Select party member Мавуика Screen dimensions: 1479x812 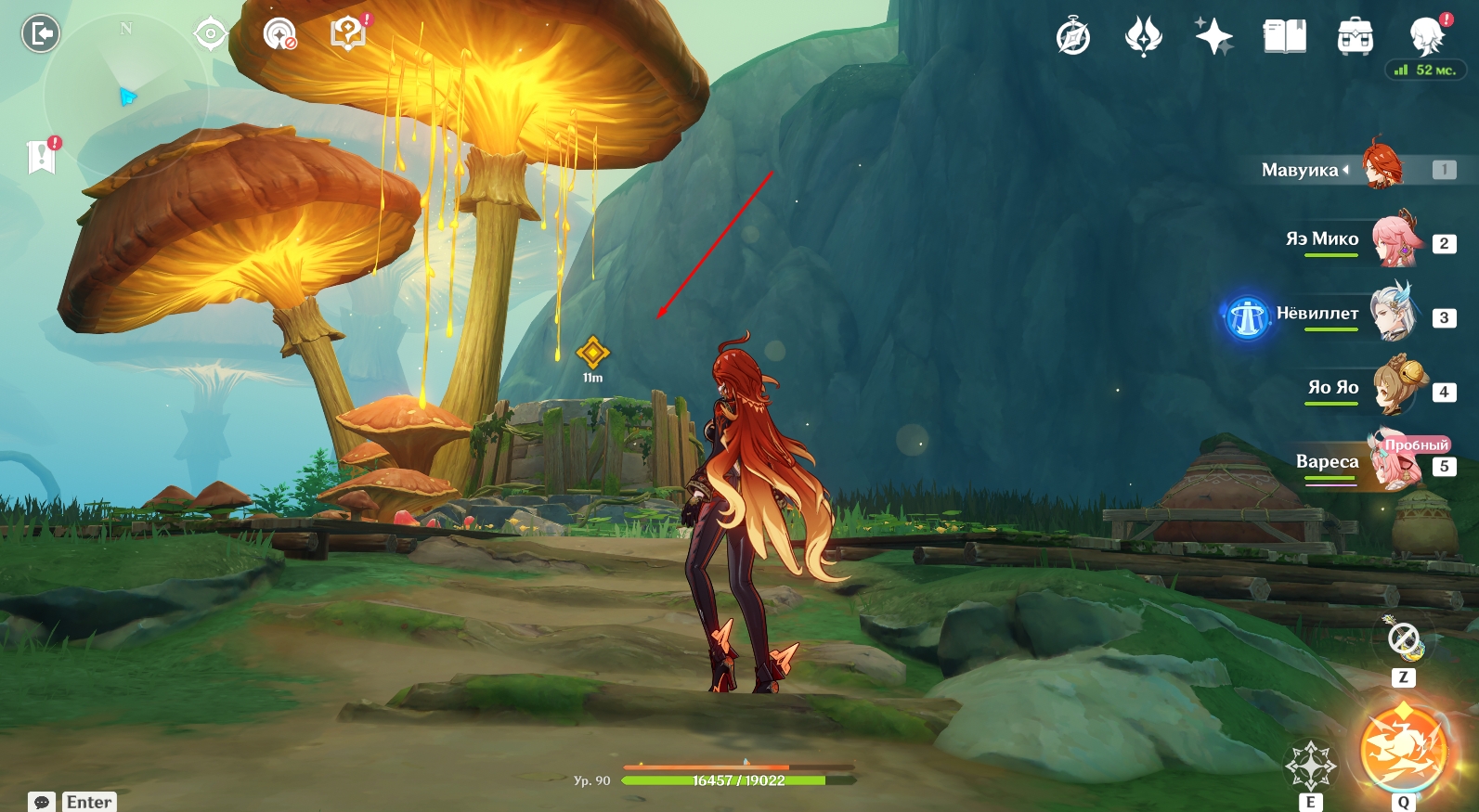[x=1382, y=167]
